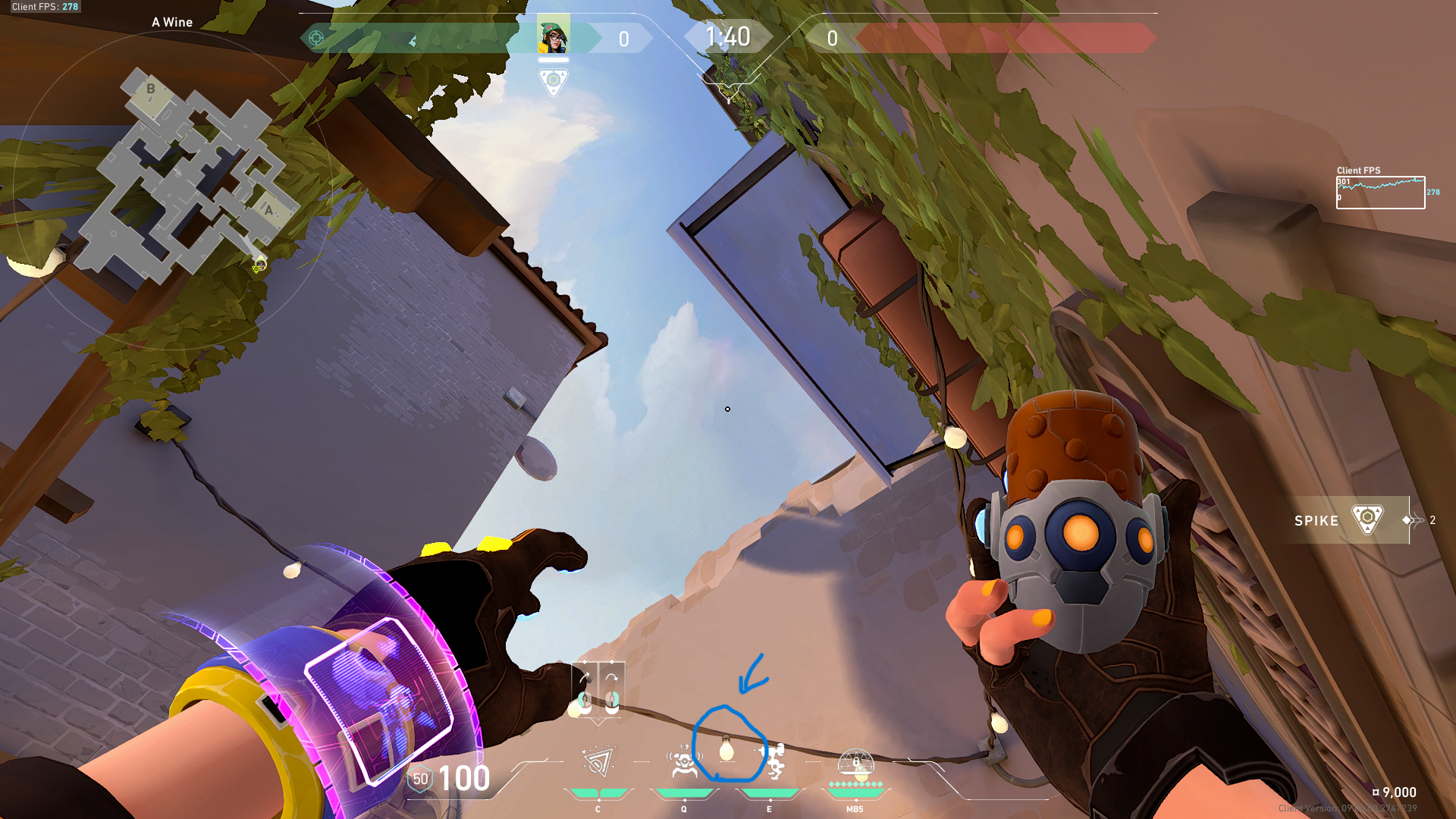Viewport: 1456px width, 819px height.
Task: Click the 9,000 credits counter
Action: click(x=1396, y=792)
